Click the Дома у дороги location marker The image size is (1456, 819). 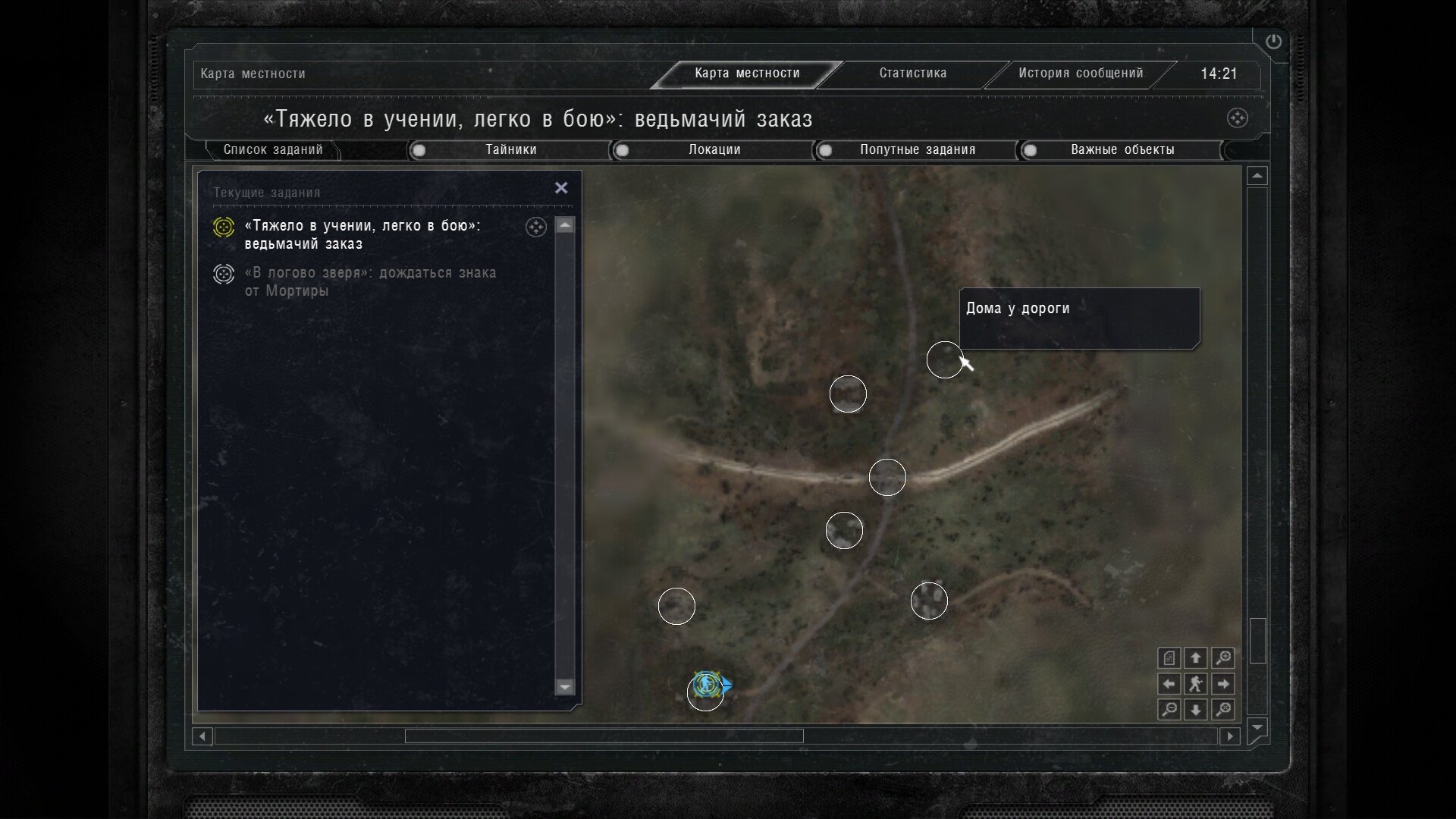coord(945,359)
